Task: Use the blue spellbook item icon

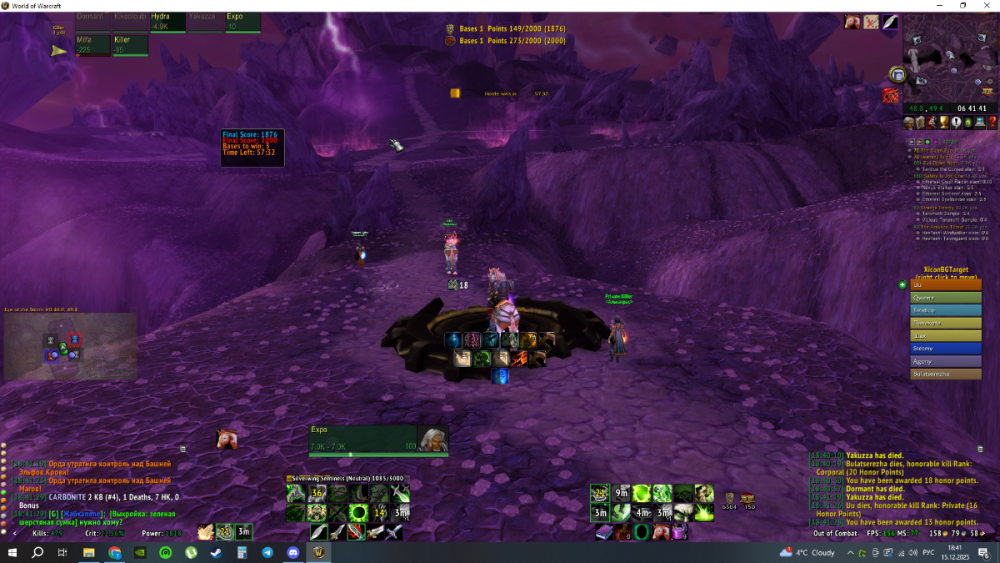Action: pyautogui.click(x=601, y=531)
